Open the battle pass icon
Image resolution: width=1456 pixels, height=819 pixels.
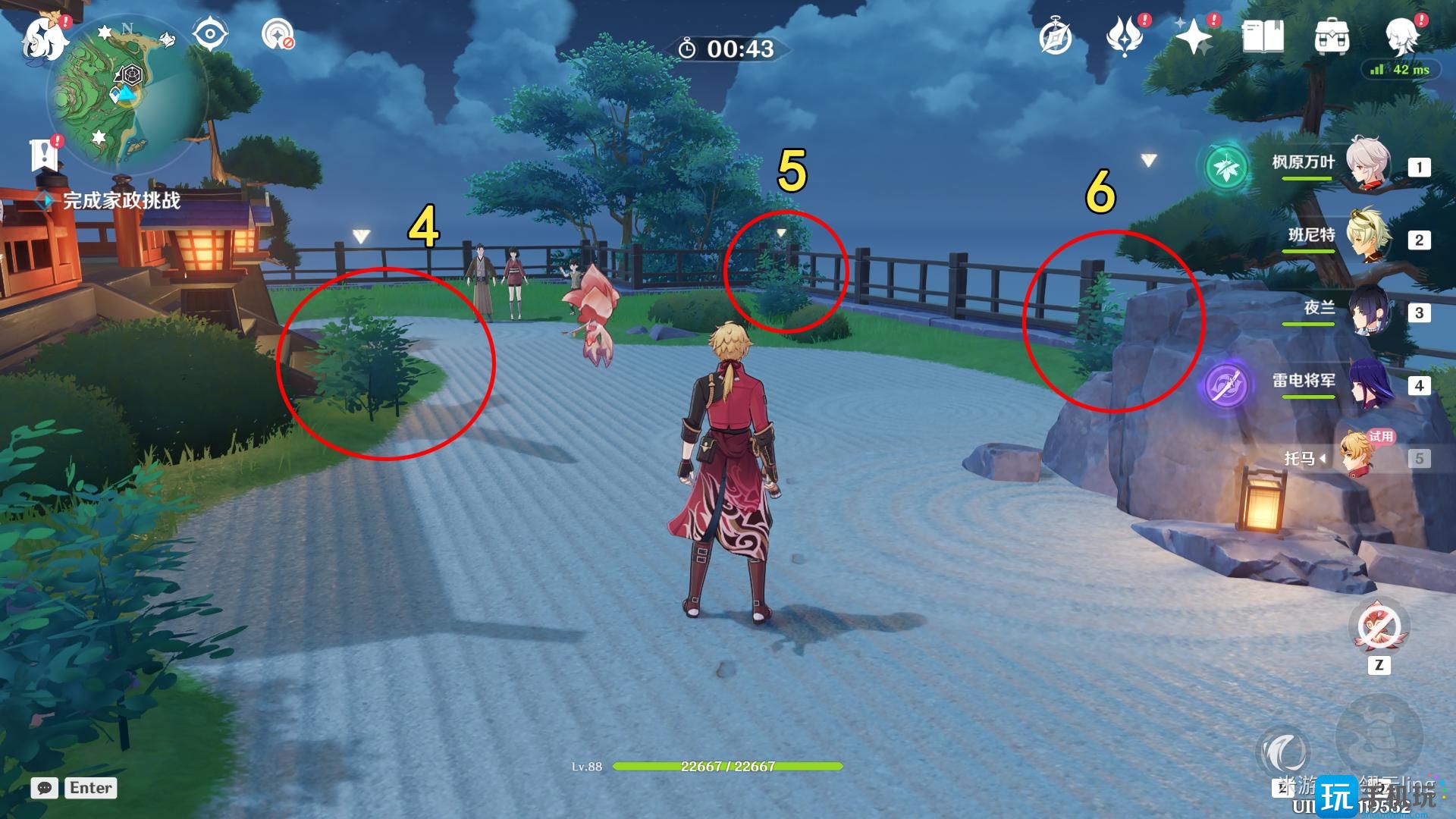click(1125, 36)
